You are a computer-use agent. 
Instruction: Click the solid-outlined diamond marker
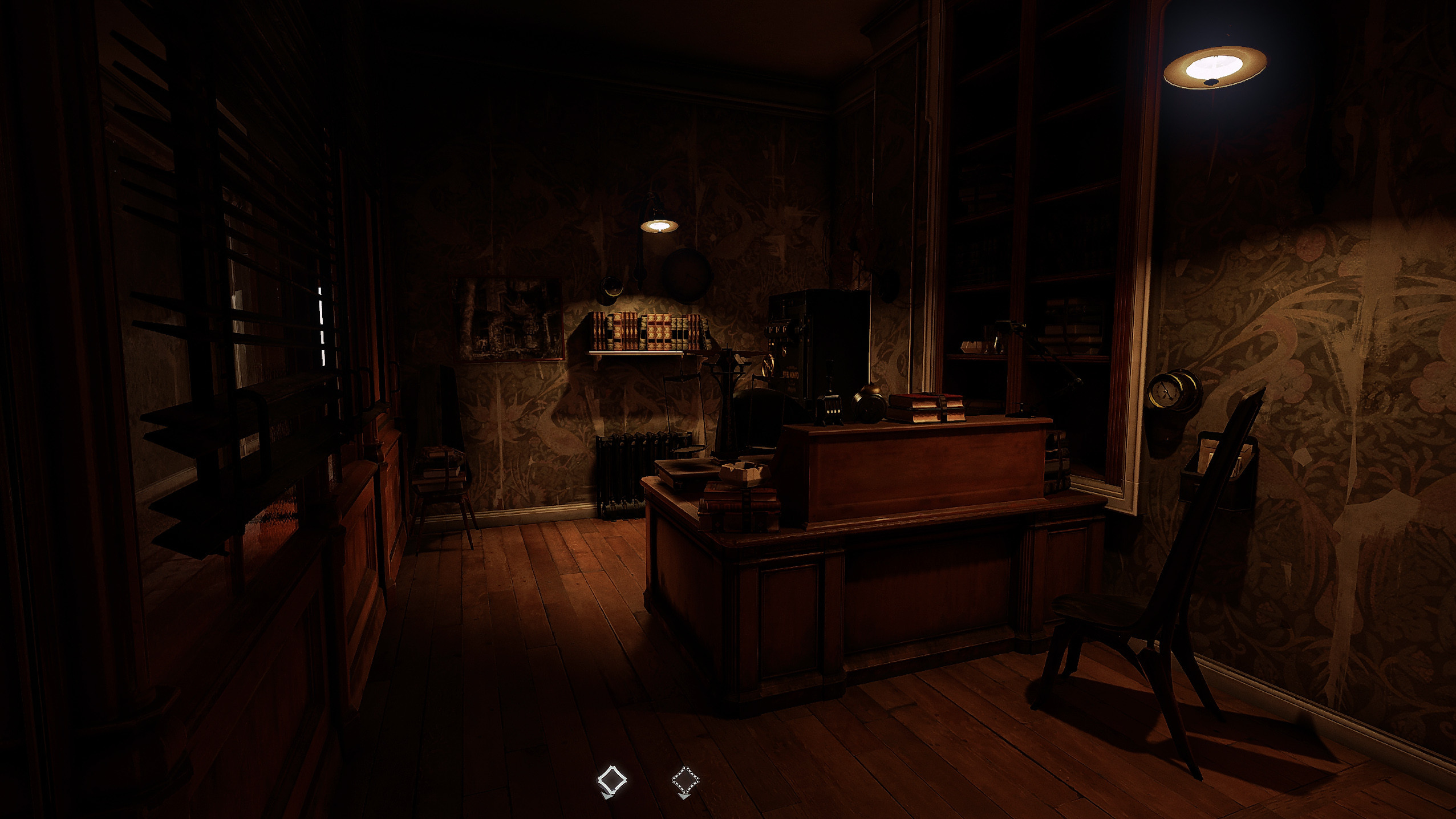tap(611, 780)
